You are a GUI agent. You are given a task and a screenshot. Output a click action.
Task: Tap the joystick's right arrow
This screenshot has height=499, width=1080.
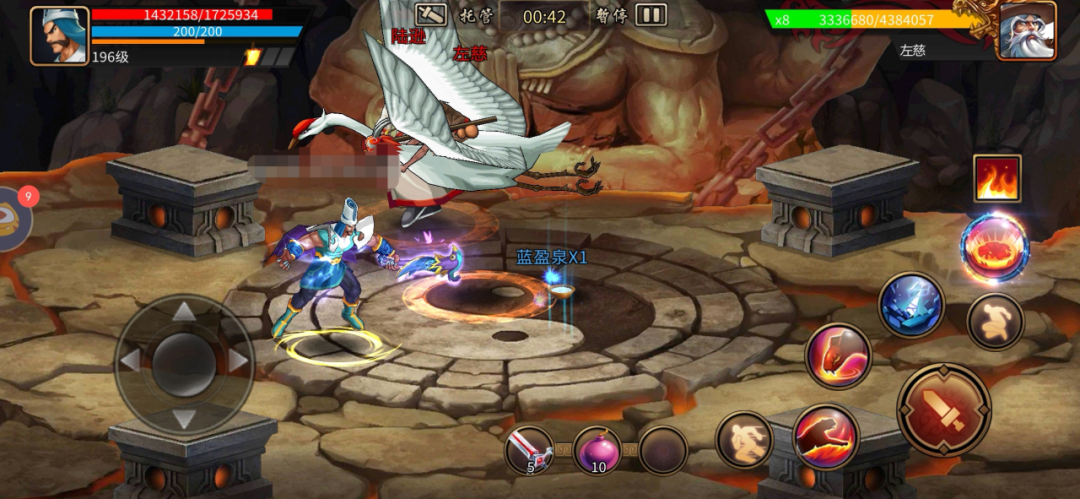point(238,360)
